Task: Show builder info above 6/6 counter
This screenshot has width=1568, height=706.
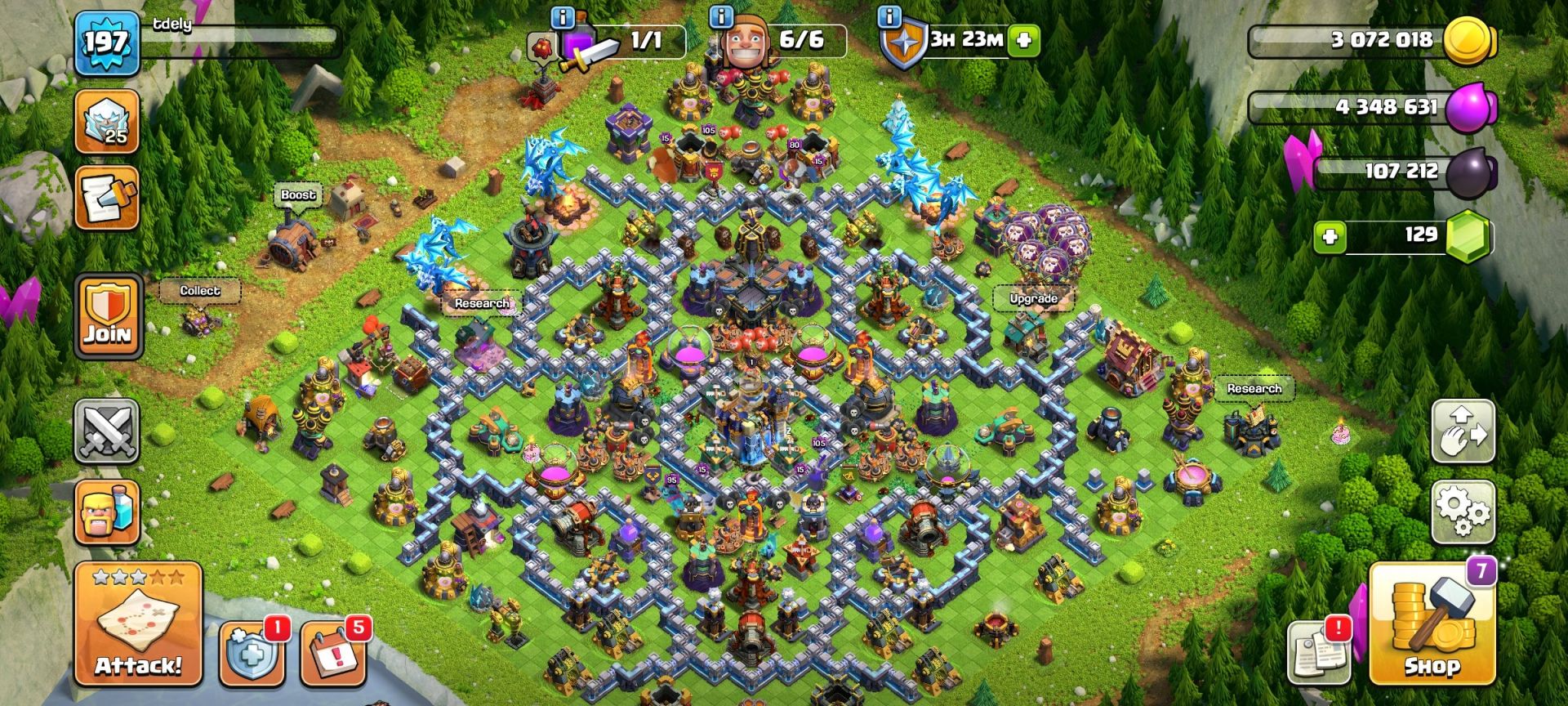Action: (x=721, y=16)
